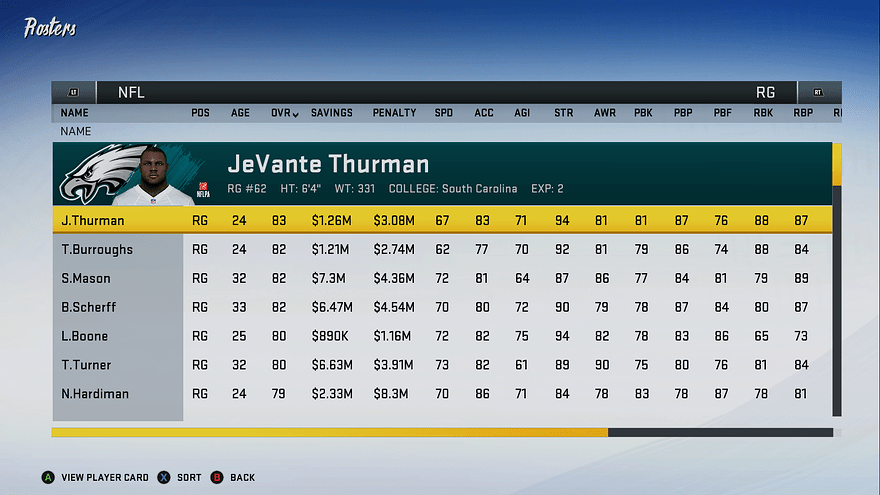
Task: Sort by the AWR column header
Action: 604,113
